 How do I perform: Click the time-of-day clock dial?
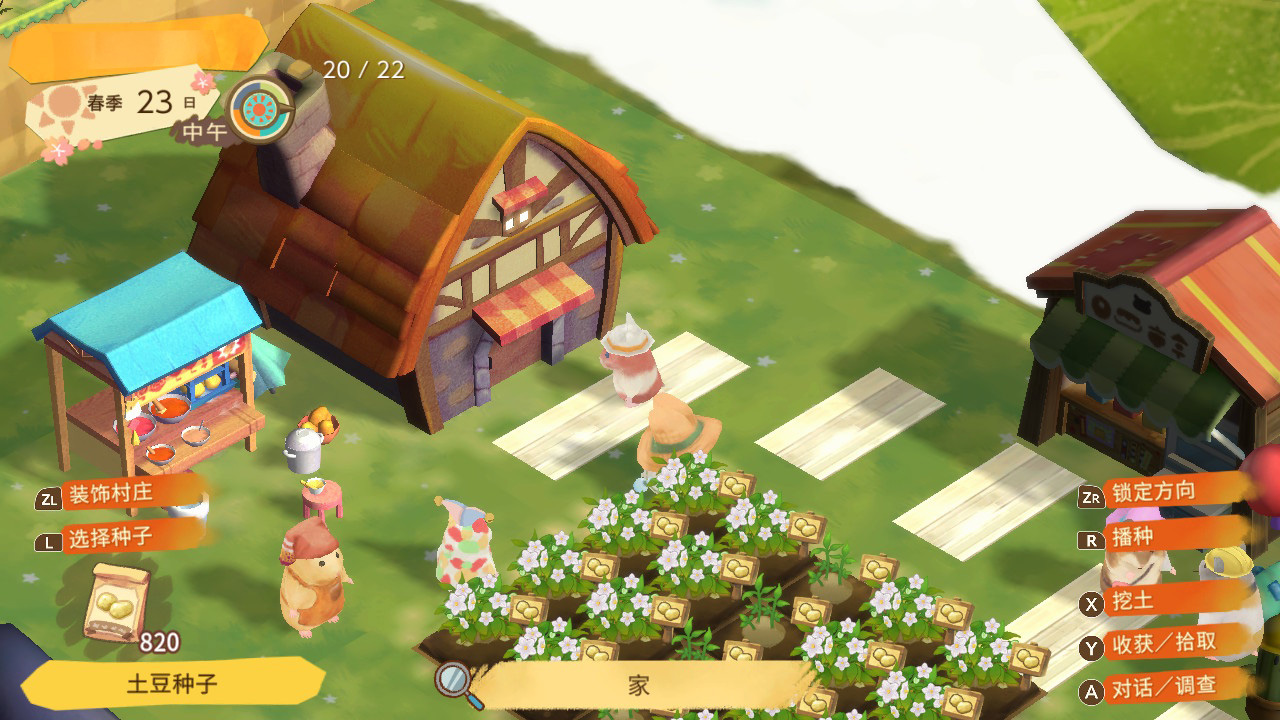261,108
